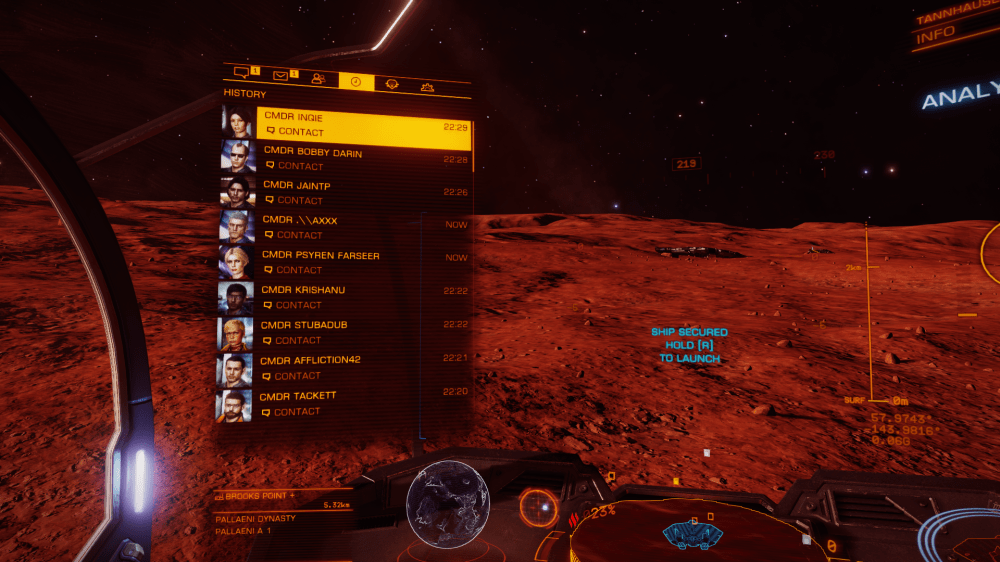Open the squadron emblem tab

[392, 84]
